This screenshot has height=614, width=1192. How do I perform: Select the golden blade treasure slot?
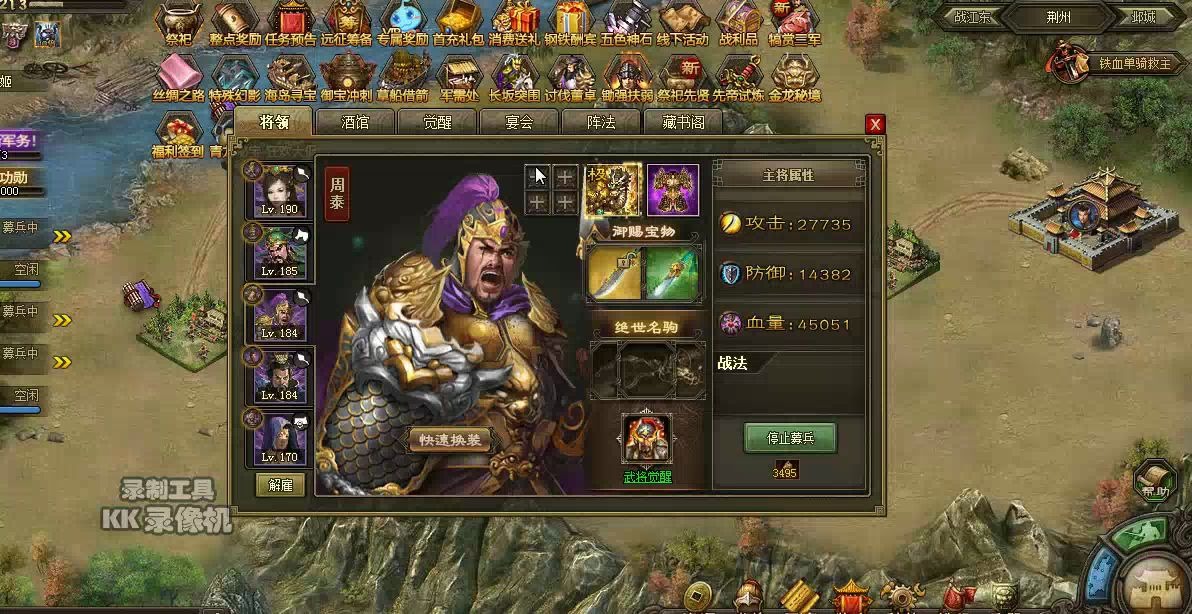point(612,273)
